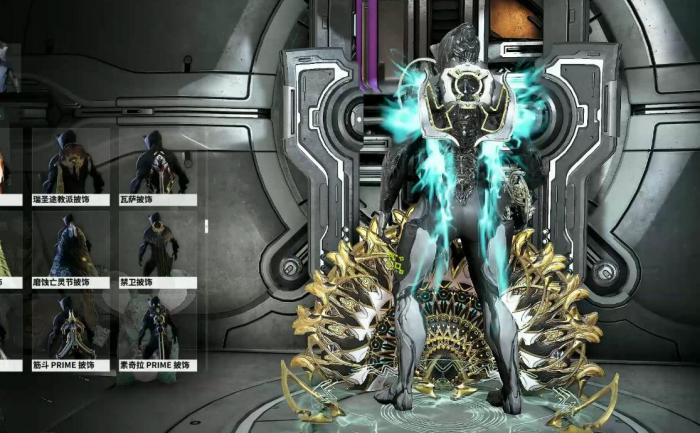
Task: Select the 筋斗 PRIME 披饰 tile
Action: coord(72,330)
